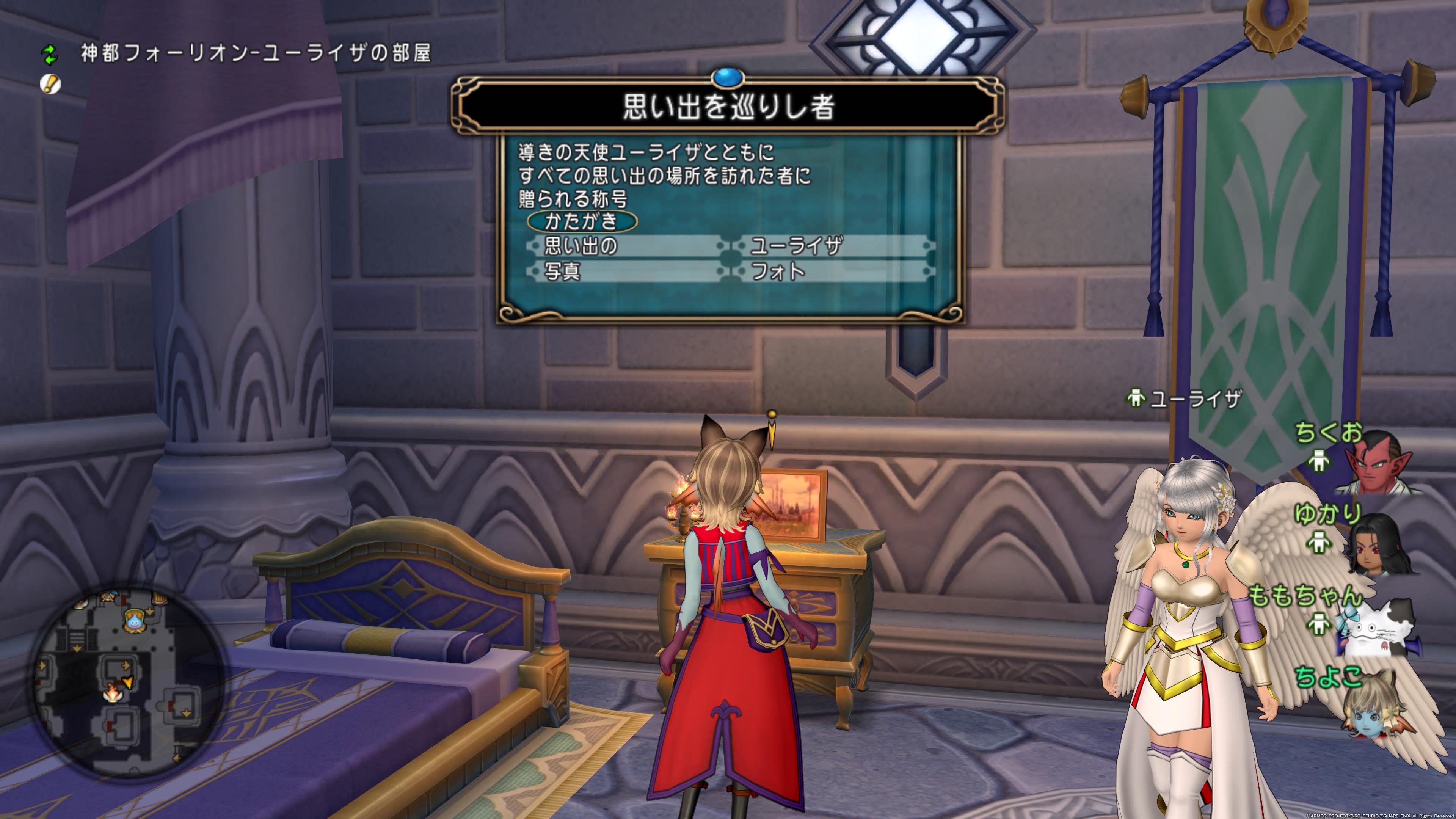
Task: Select the かたがき title option
Action: click(582, 221)
